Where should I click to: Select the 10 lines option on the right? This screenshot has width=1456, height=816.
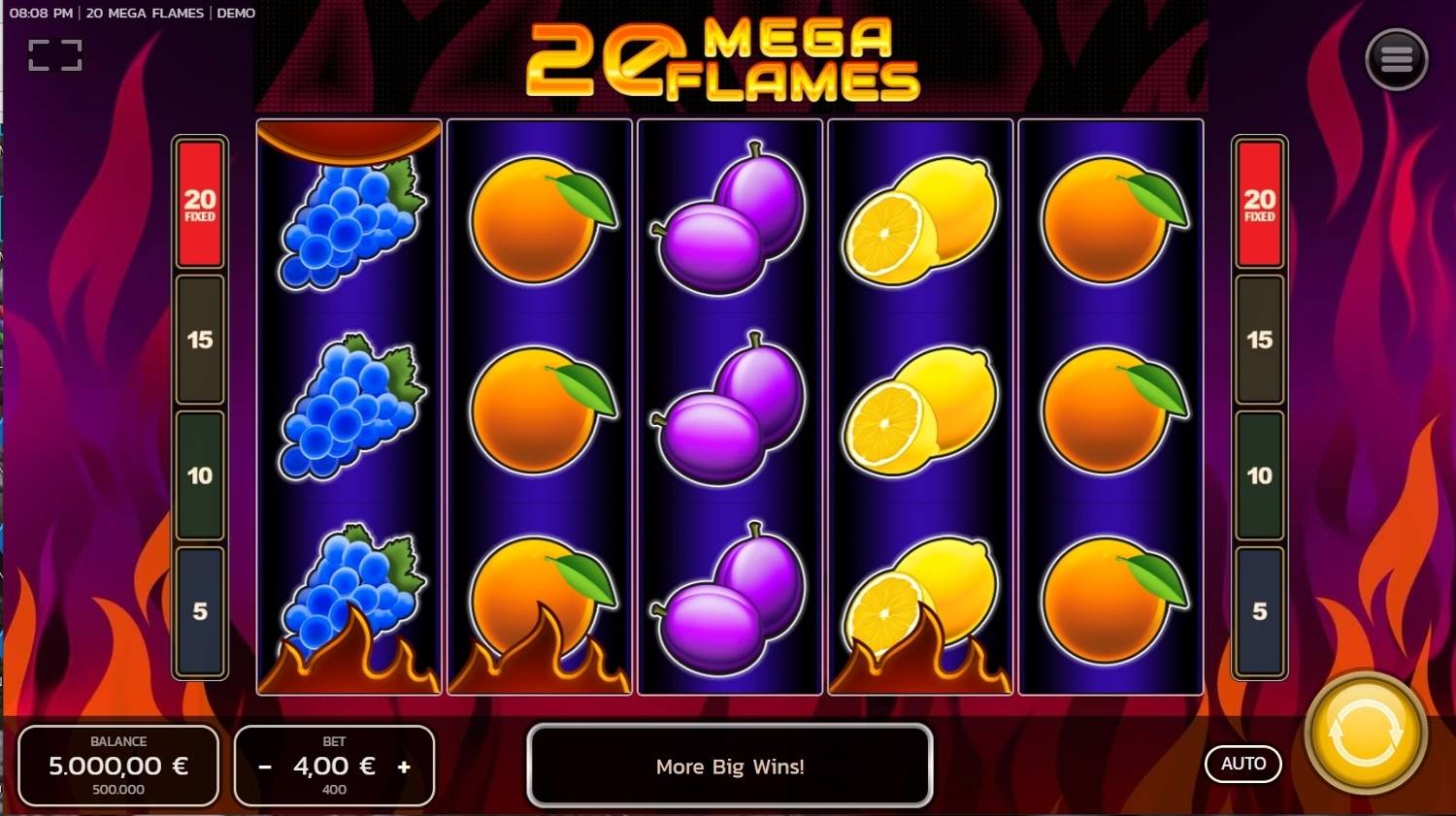click(1260, 475)
